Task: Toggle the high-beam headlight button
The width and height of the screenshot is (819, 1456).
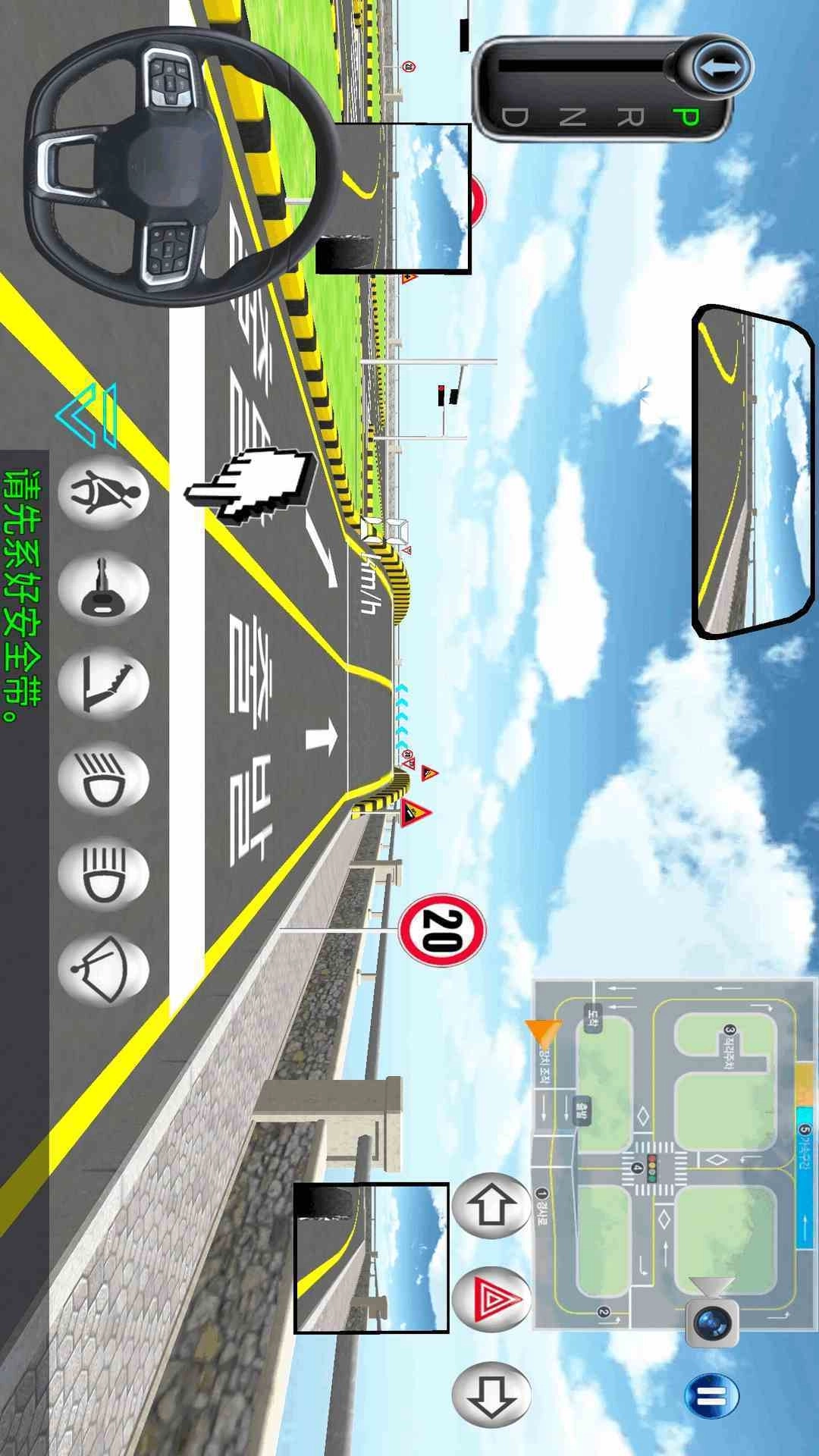Action: (x=105, y=874)
